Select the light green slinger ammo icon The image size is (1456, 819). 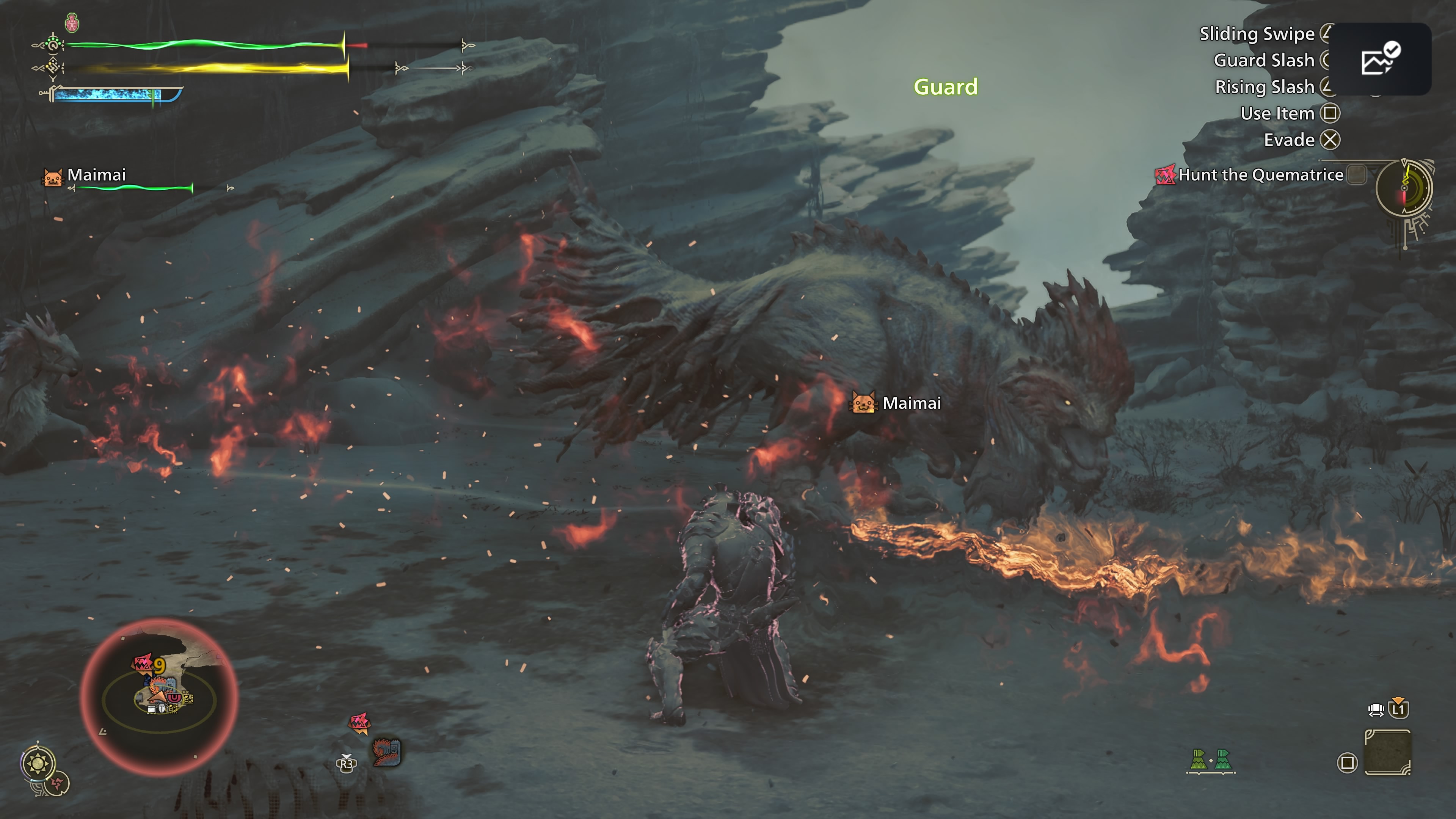pyautogui.click(x=1198, y=759)
